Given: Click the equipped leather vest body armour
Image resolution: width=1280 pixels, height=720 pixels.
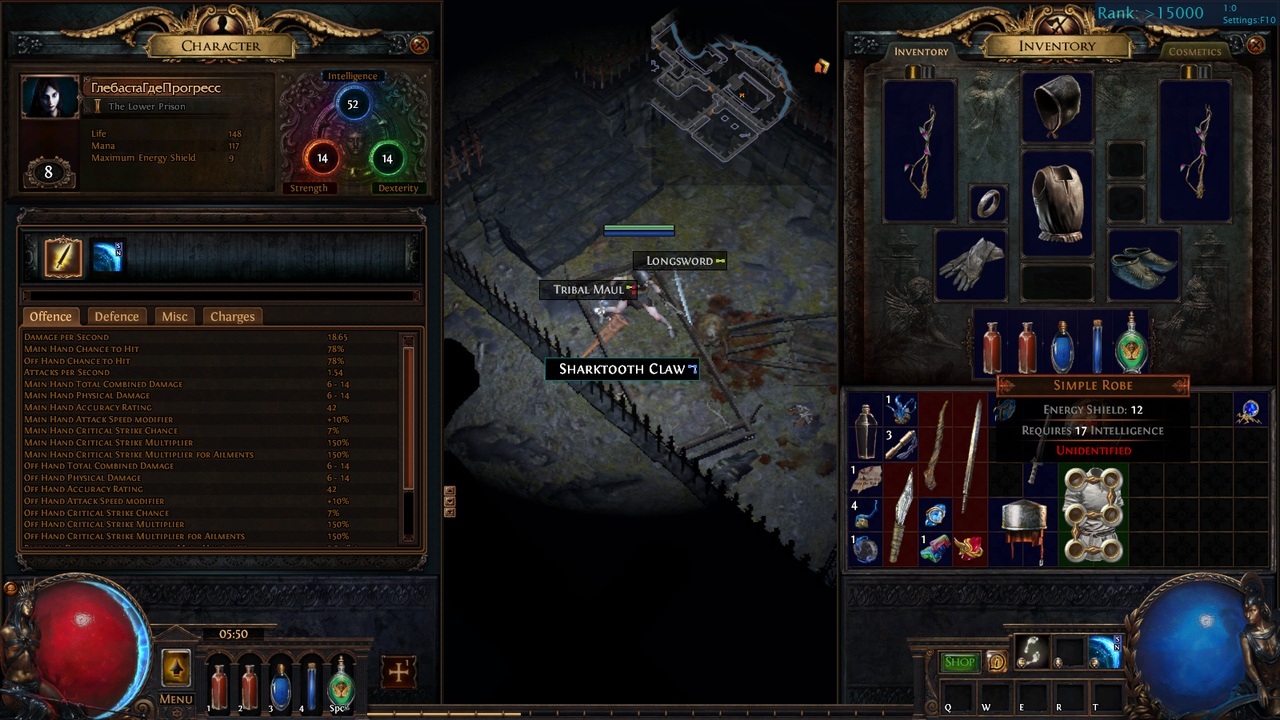Looking at the screenshot, I should tap(1057, 202).
